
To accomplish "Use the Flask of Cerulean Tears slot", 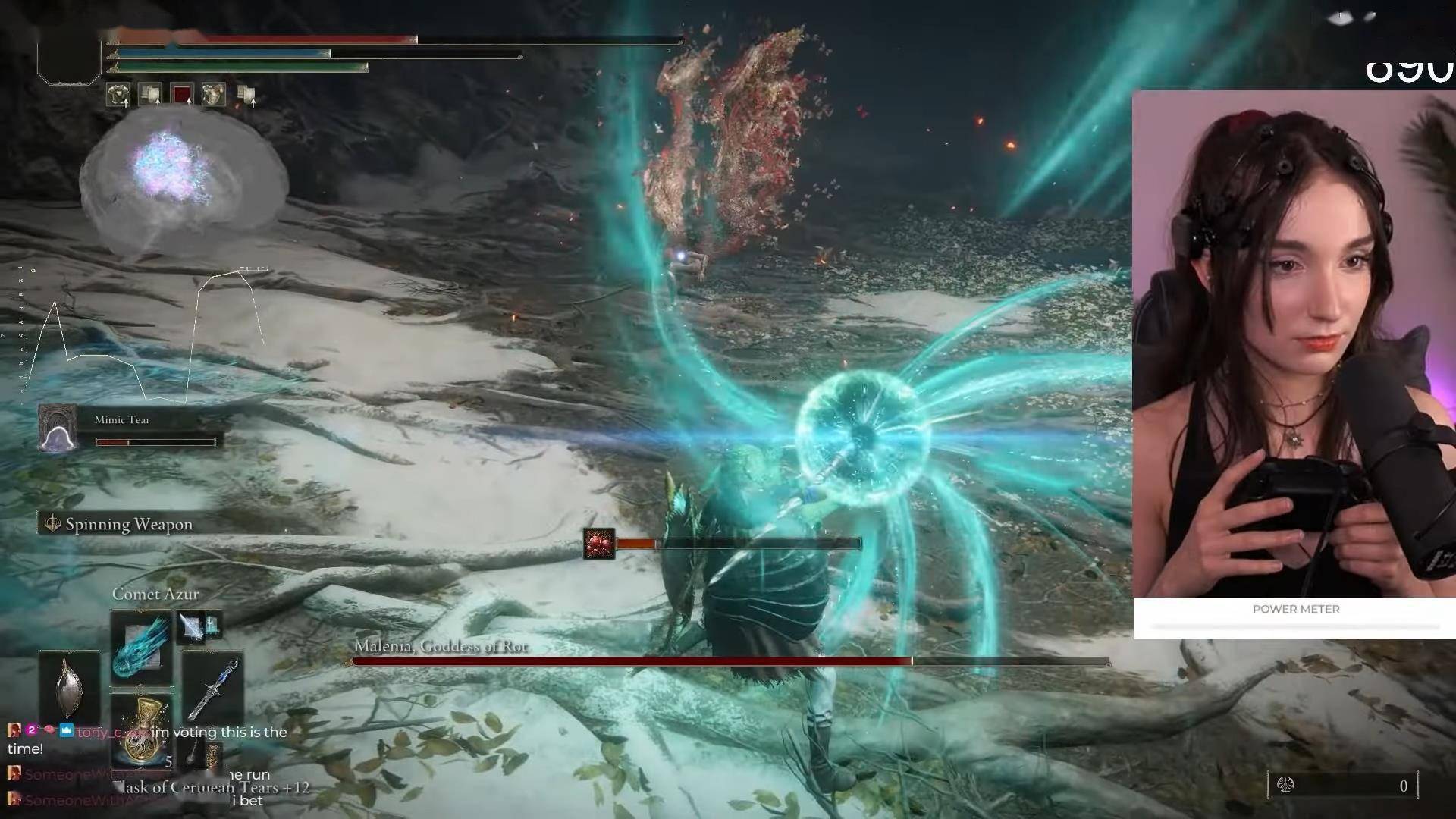I will 141,730.
